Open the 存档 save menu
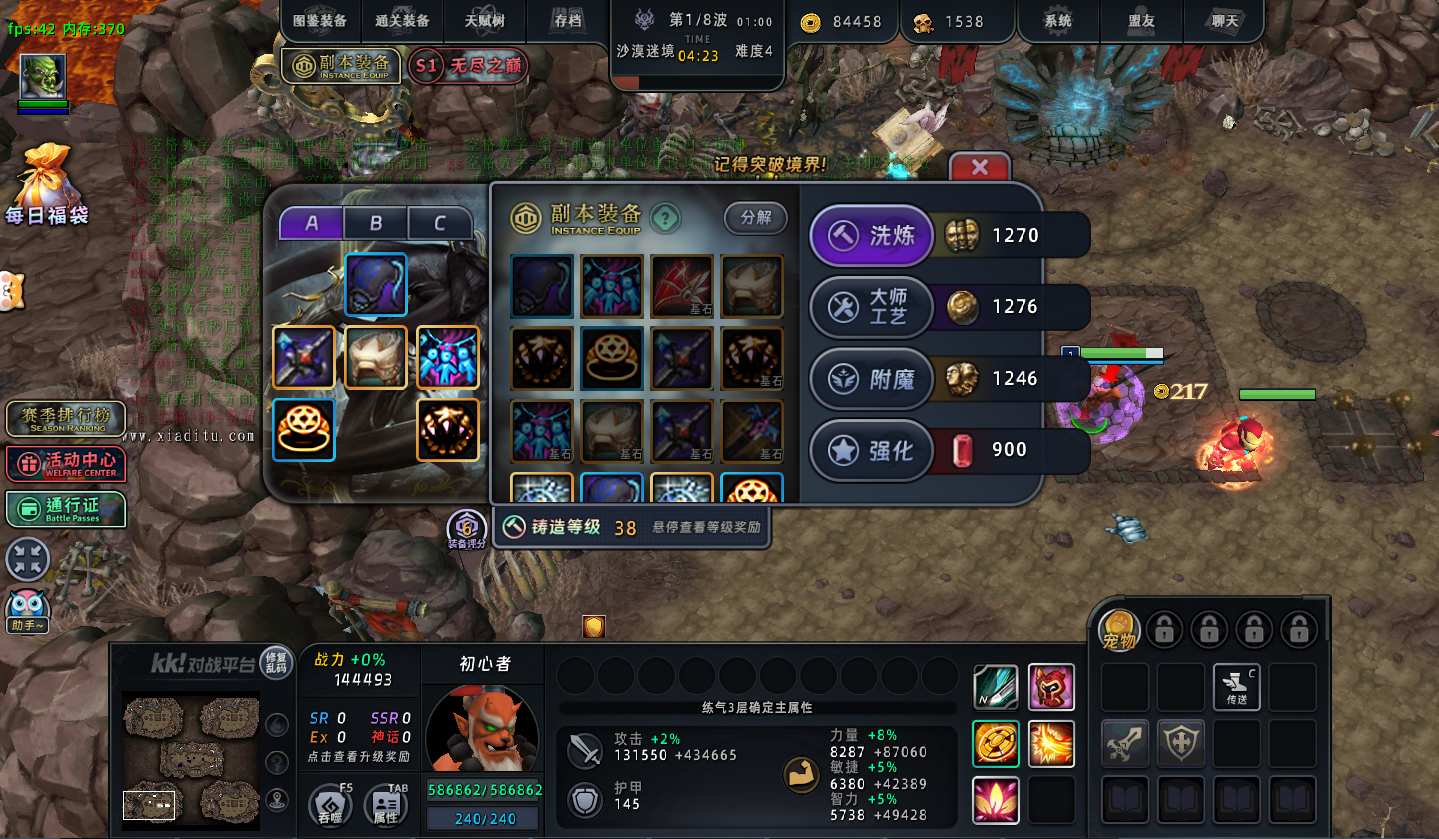Image resolution: width=1439 pixels, height=839 pixels. (567, 21)
